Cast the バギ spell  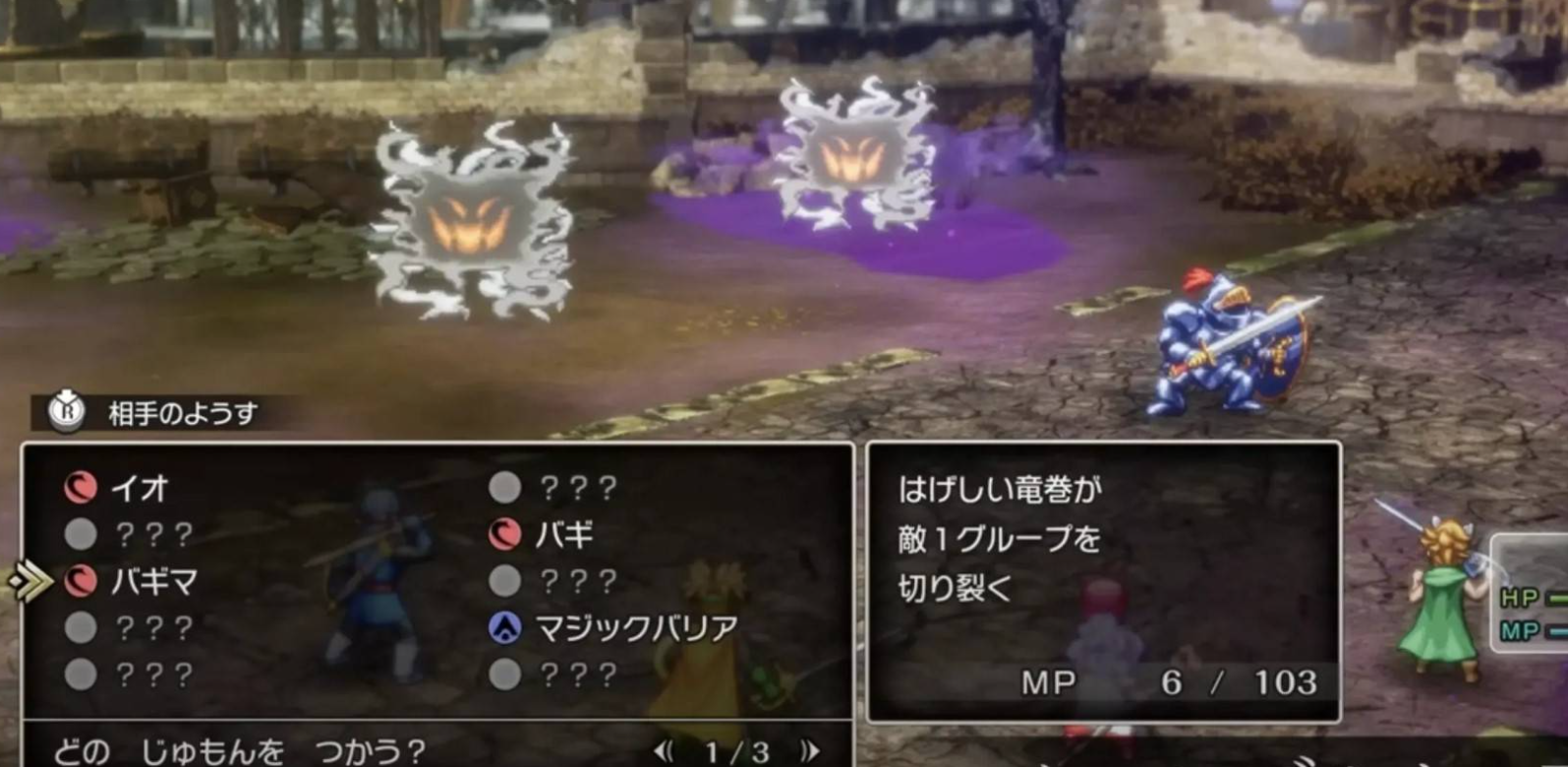tap(563, 535)
